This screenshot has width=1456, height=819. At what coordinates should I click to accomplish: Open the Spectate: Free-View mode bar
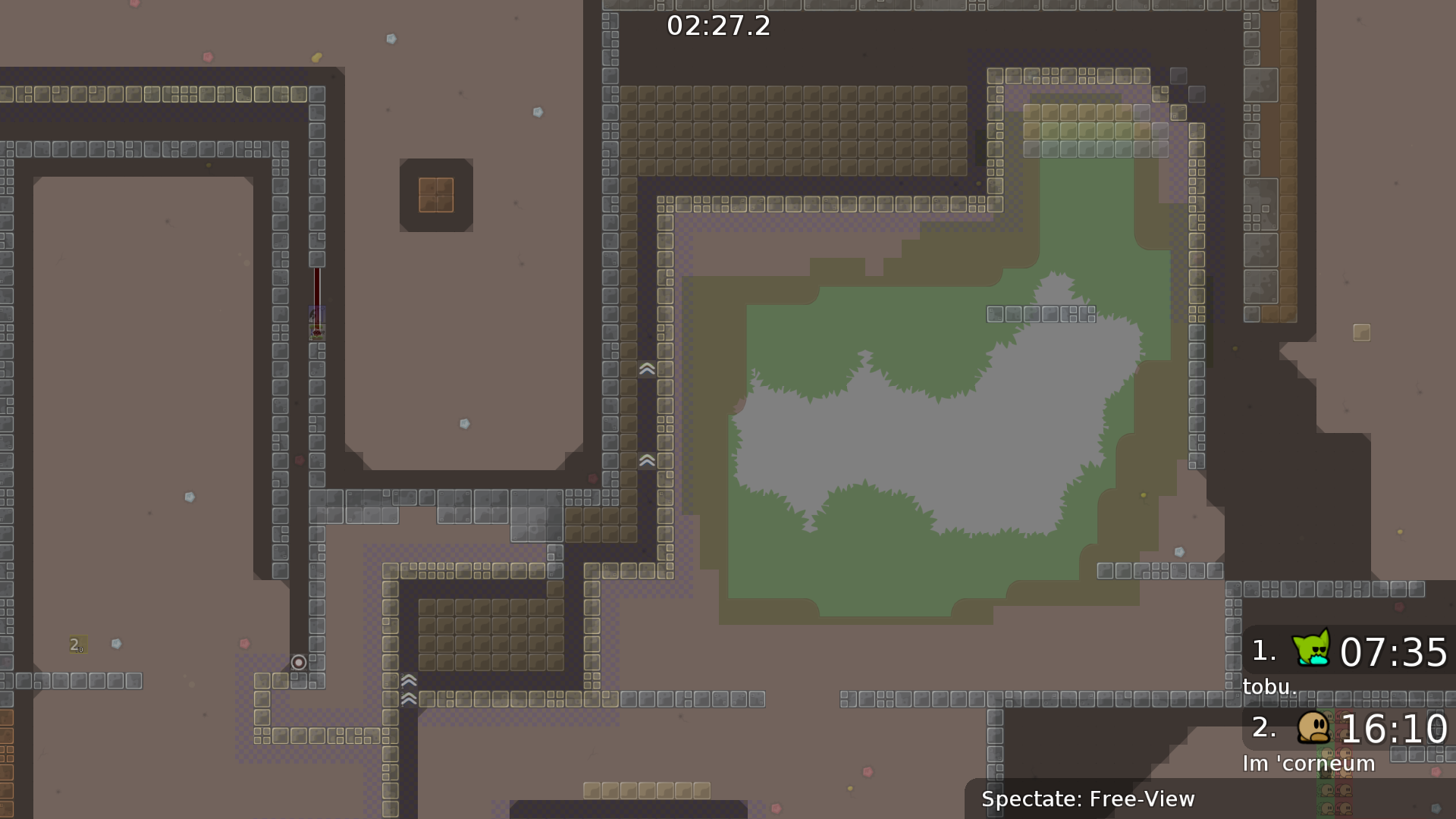[x=1088, y=799]
